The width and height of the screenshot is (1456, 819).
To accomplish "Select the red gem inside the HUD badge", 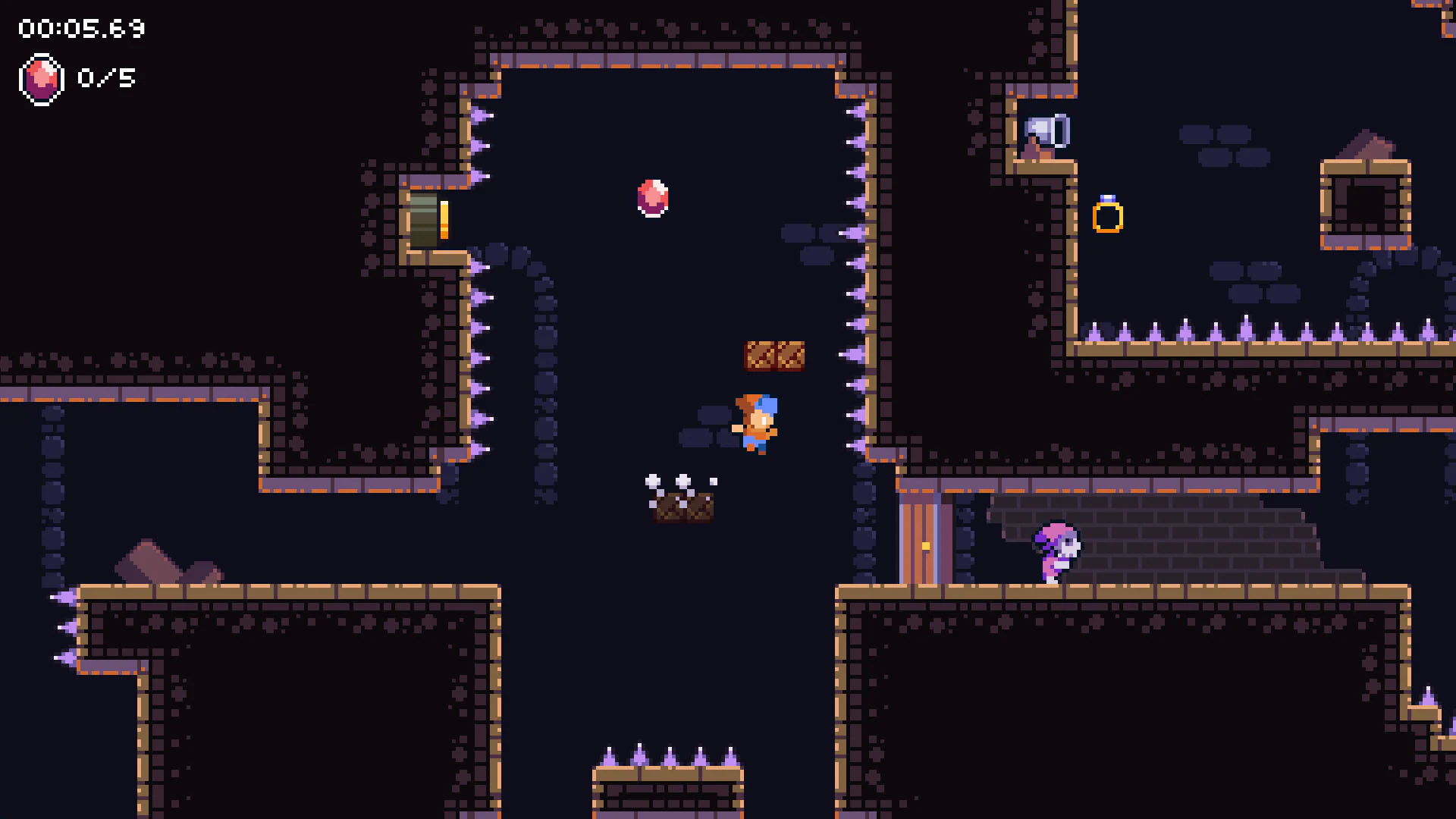I will 42,78.
